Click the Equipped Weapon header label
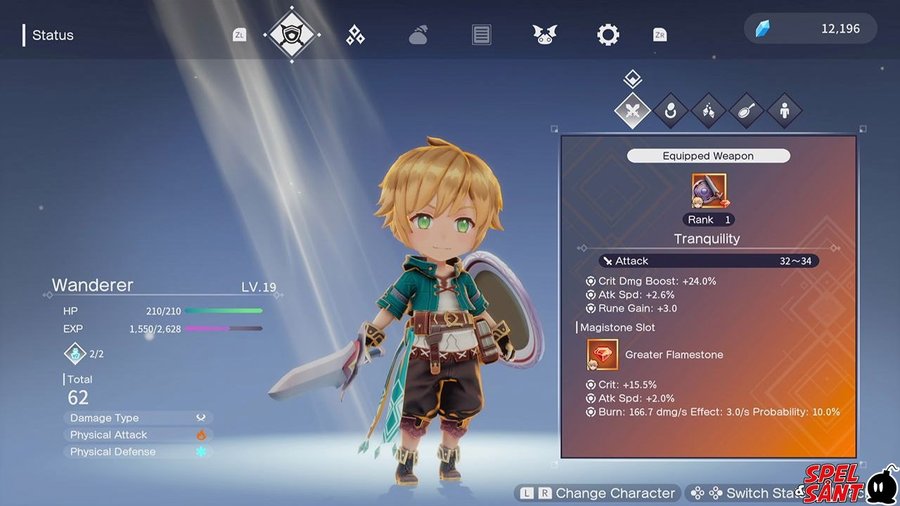The height and width of the screenshot is (506, 900). click(x=708, y=156)
